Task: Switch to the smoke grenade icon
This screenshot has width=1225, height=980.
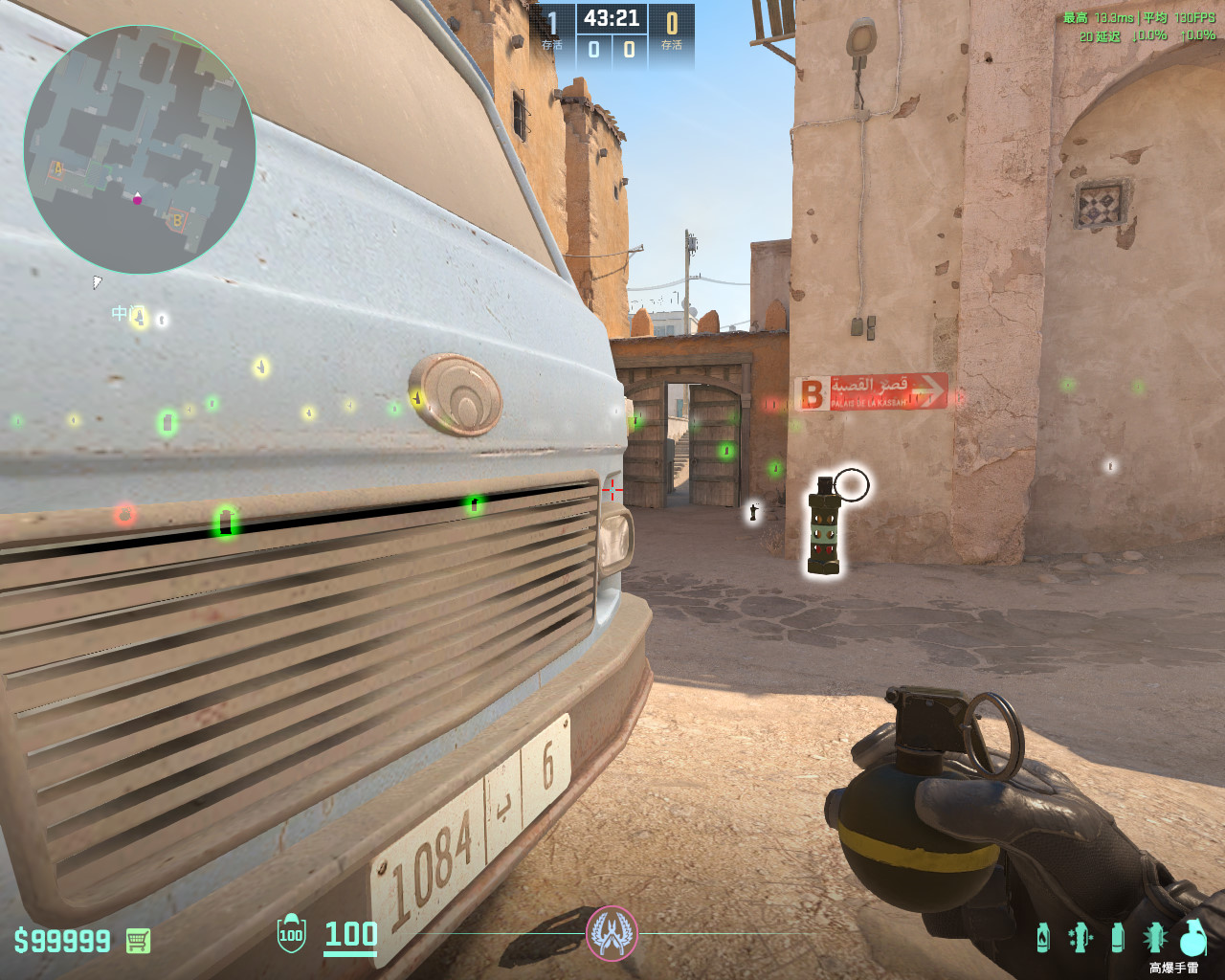Action: point(1117,937)
